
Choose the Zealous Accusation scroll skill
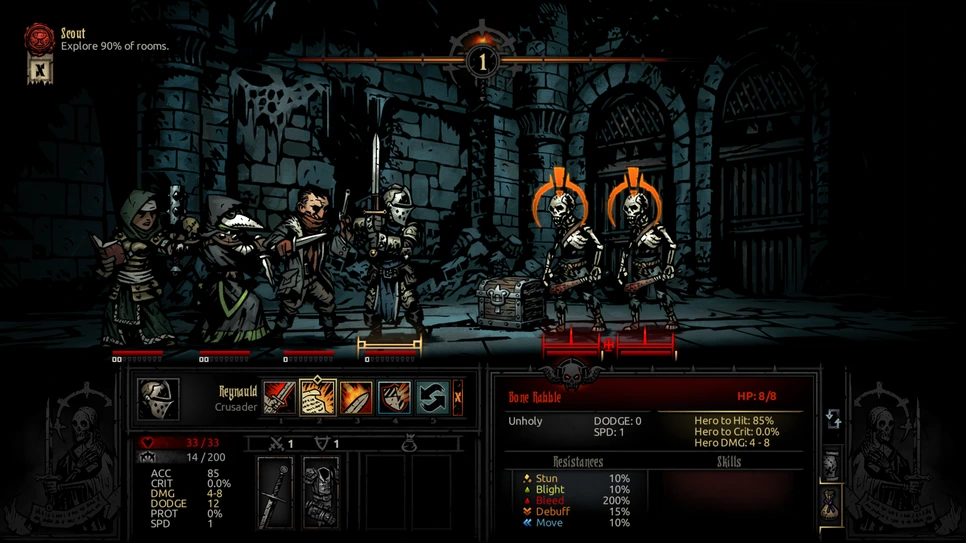point(318,398)
